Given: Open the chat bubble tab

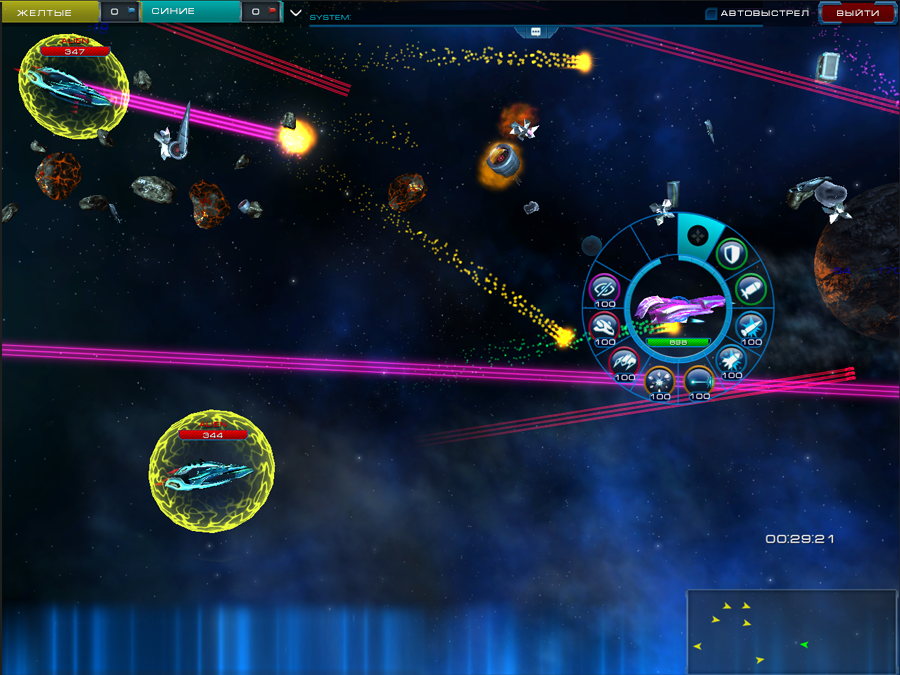Looking at the screenshot, I should tap(535, 31).
